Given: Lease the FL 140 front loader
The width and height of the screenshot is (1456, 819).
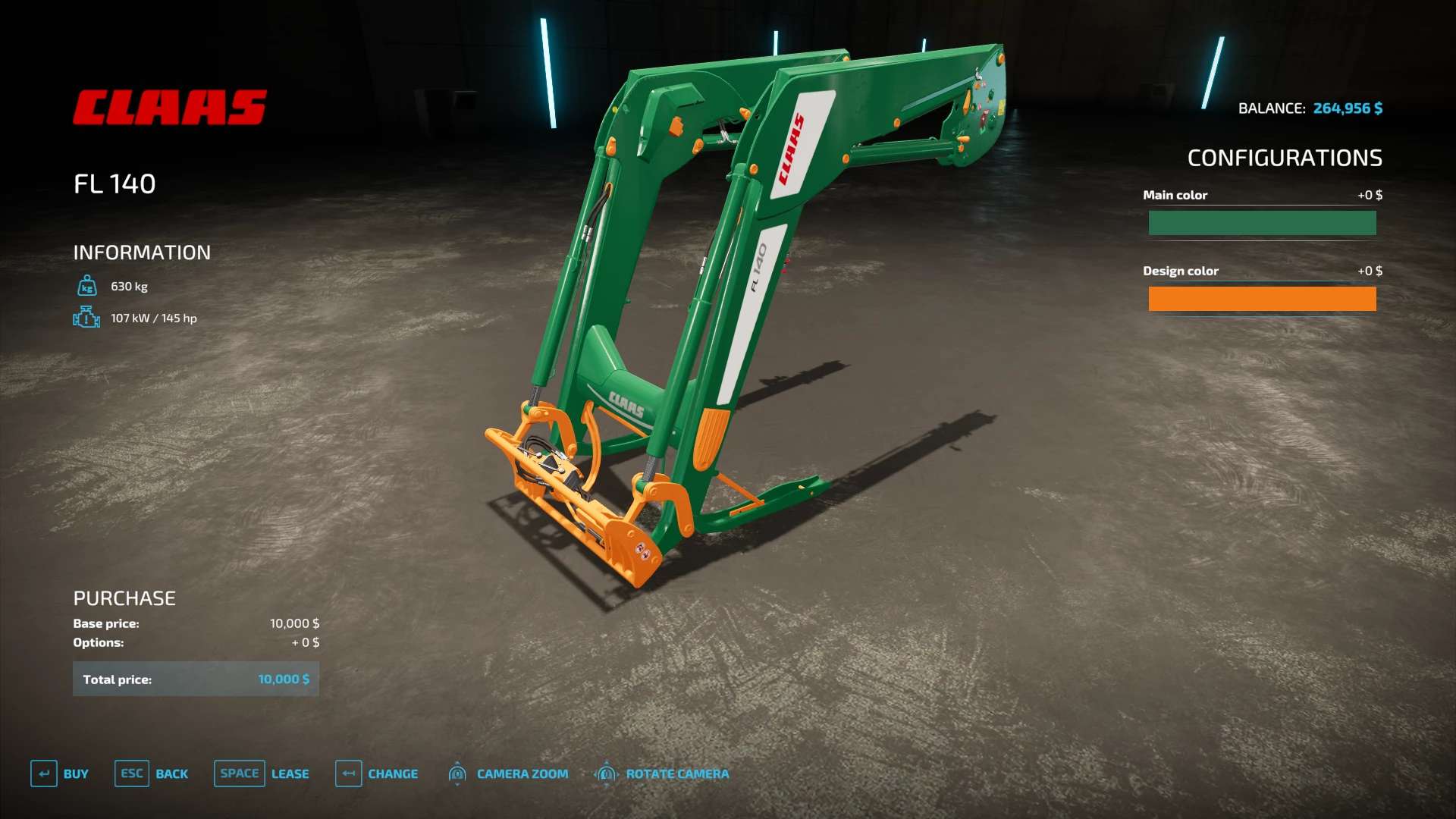Looking at the screenshot, I should pyautogui.click(x=262, y=773).
